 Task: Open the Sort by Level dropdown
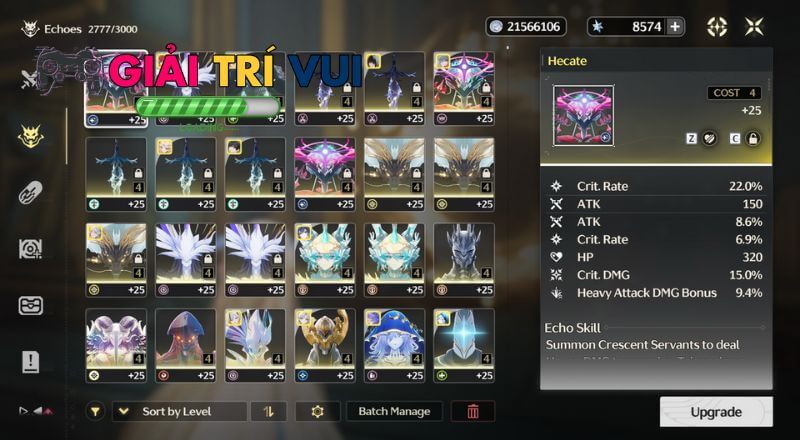pos(180,411)
